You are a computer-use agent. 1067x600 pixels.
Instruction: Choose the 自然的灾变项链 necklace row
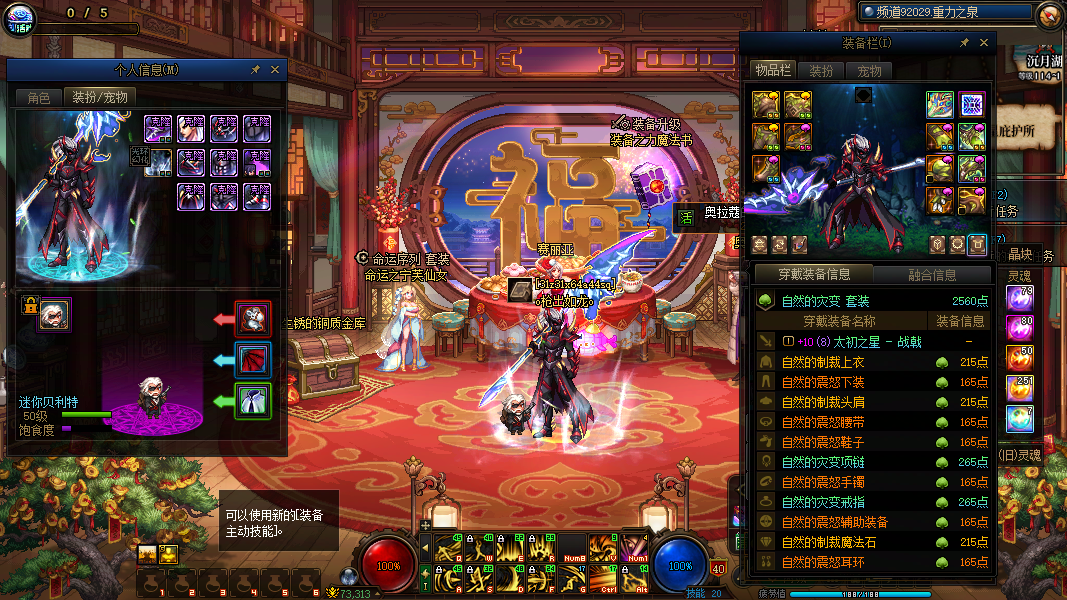pos(822,462)
